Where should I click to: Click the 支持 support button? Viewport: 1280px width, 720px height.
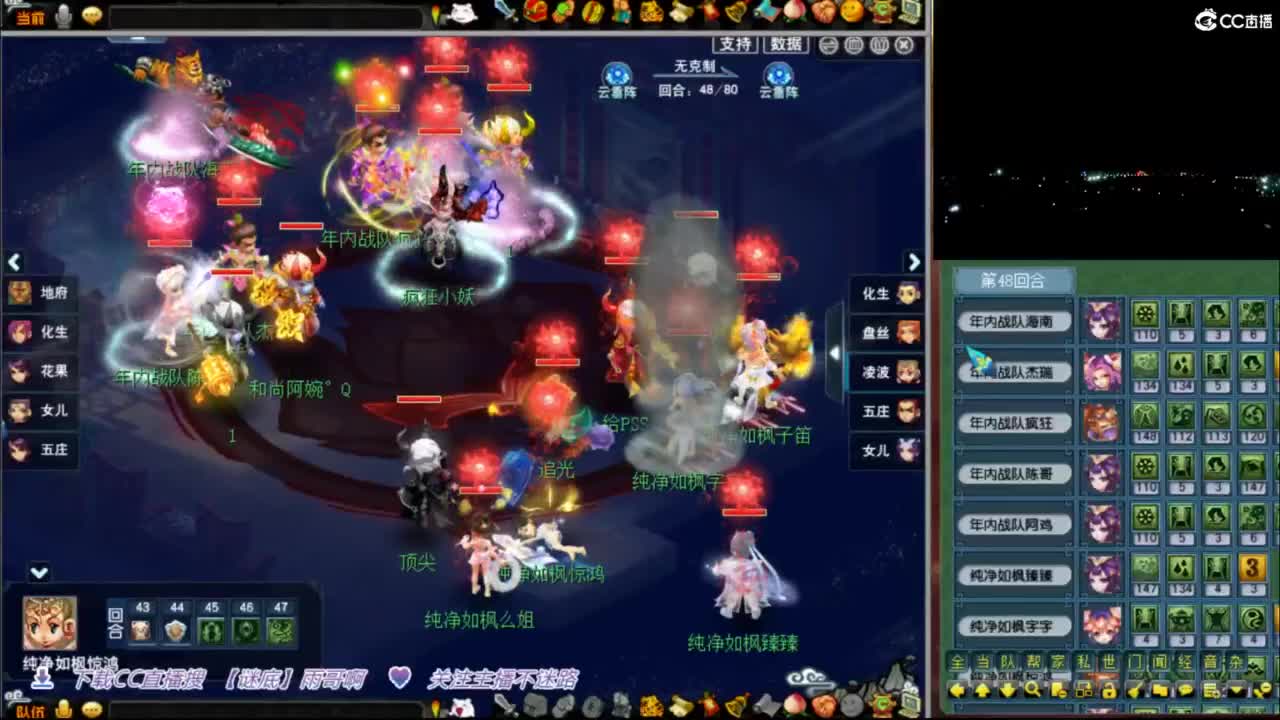(x=735, y=45)
